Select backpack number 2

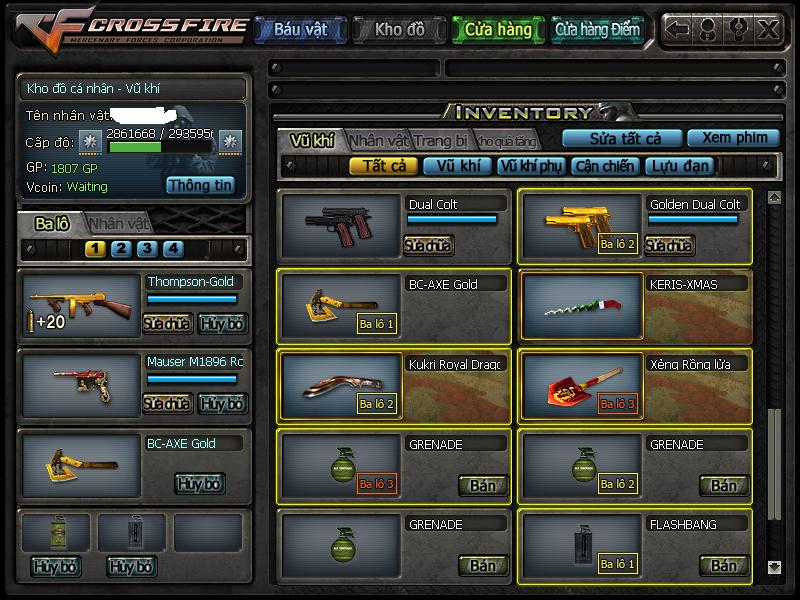tap(121, 249)
